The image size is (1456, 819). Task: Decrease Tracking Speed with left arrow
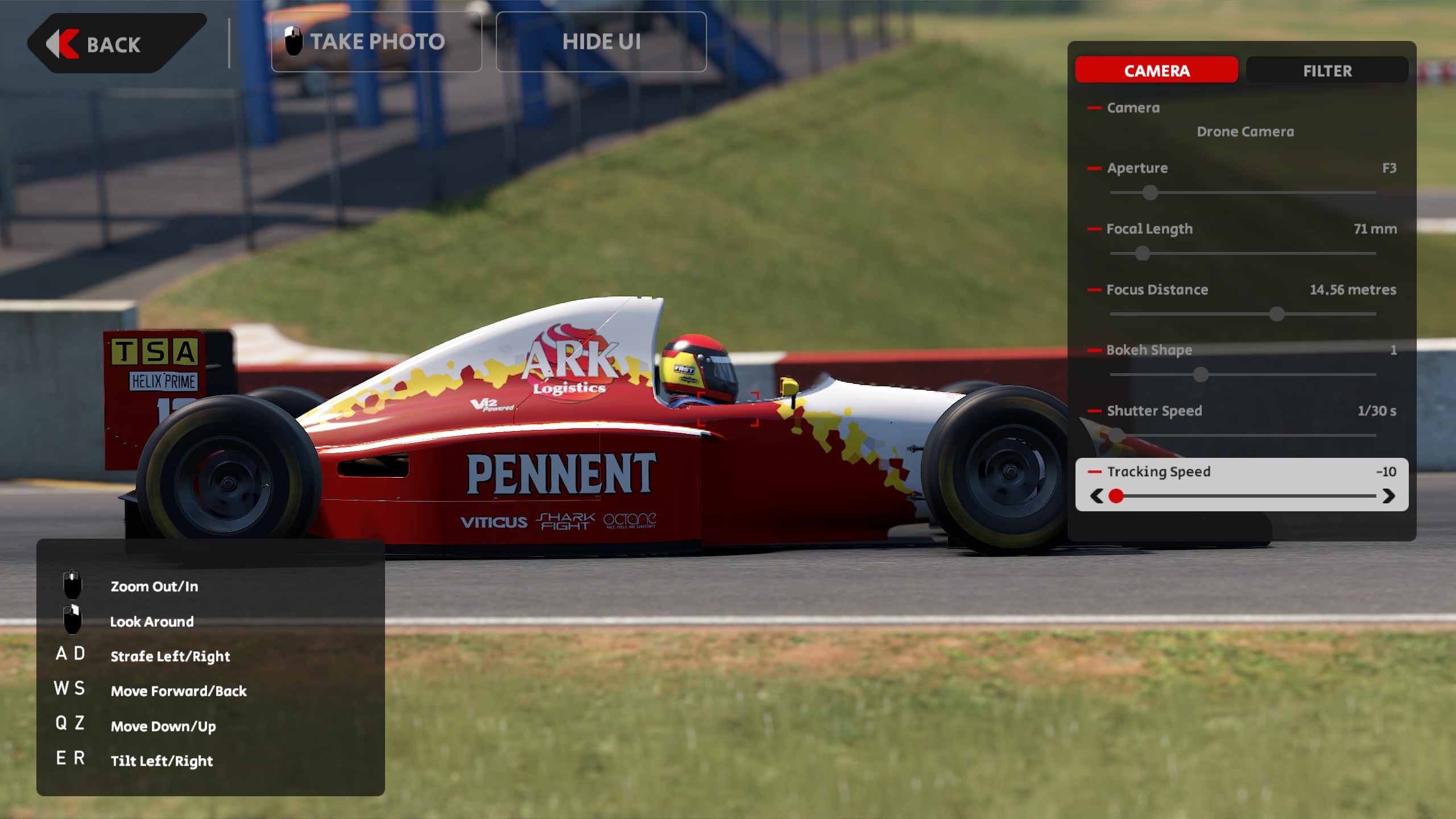pyautogui.click(x=1097, y=497)
